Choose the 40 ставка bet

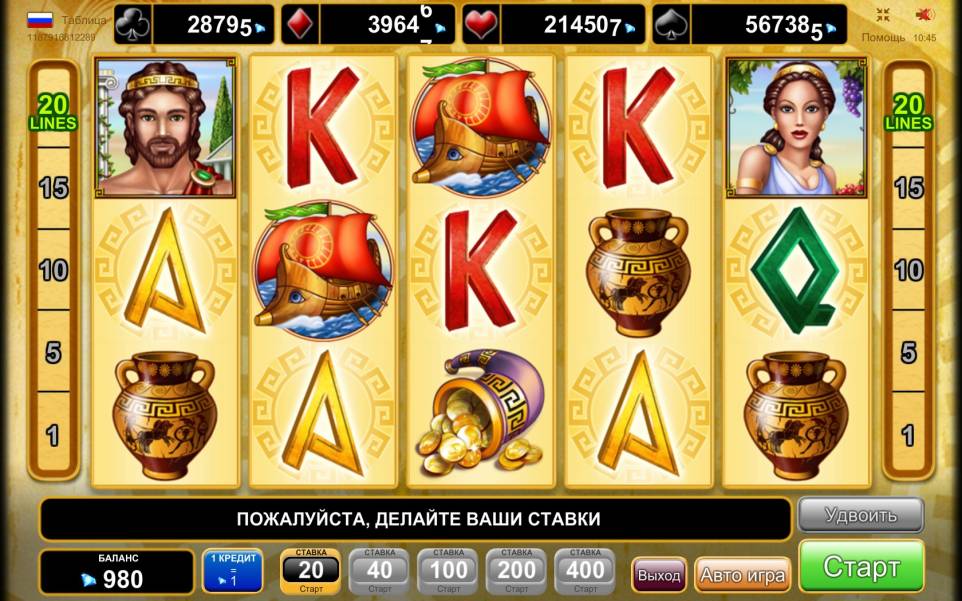coord(379,571)
